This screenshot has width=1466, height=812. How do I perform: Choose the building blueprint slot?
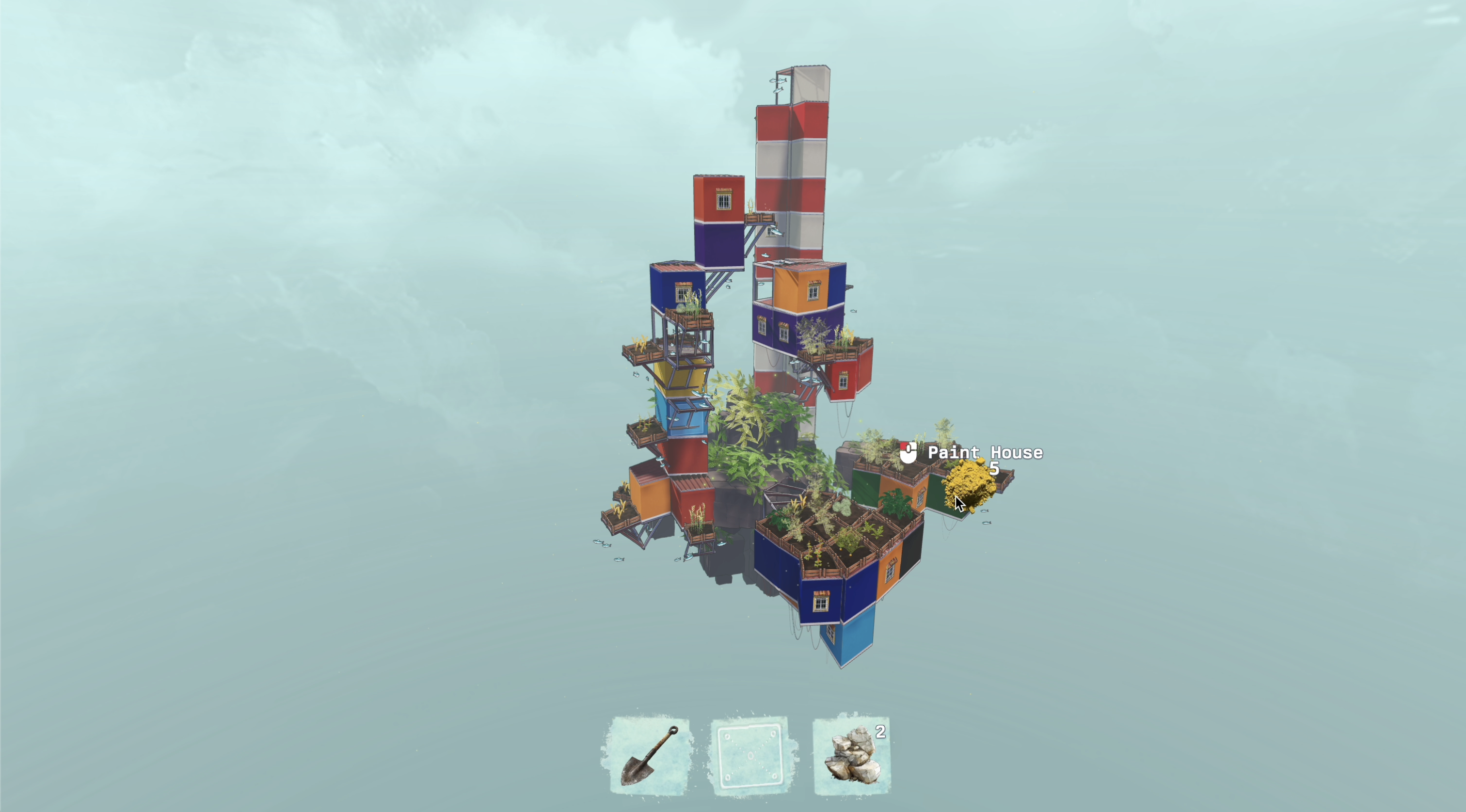[x=750, y=756]
